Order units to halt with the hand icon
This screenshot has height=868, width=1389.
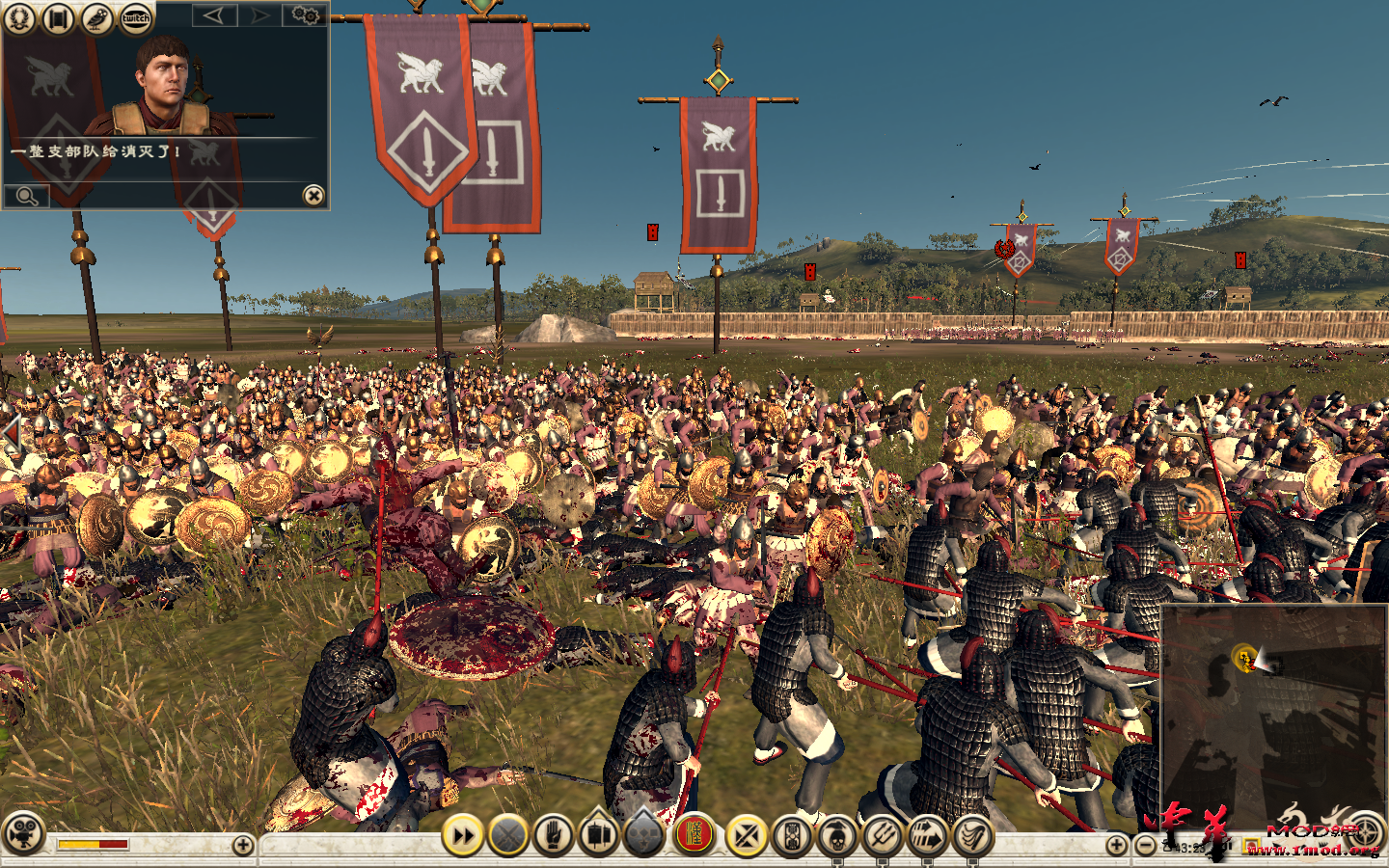tap(553, 835)
